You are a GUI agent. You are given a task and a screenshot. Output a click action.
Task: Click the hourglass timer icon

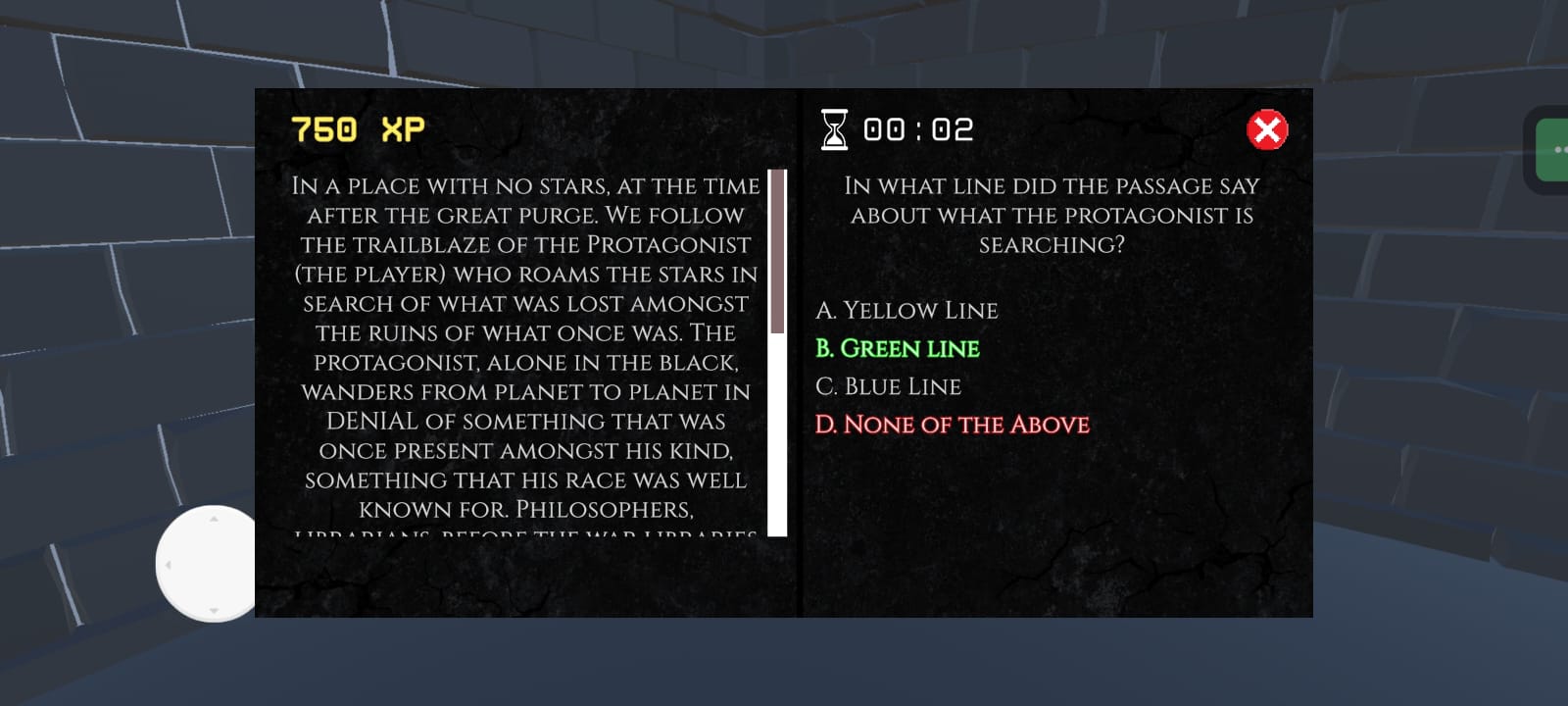click(833, 128)
